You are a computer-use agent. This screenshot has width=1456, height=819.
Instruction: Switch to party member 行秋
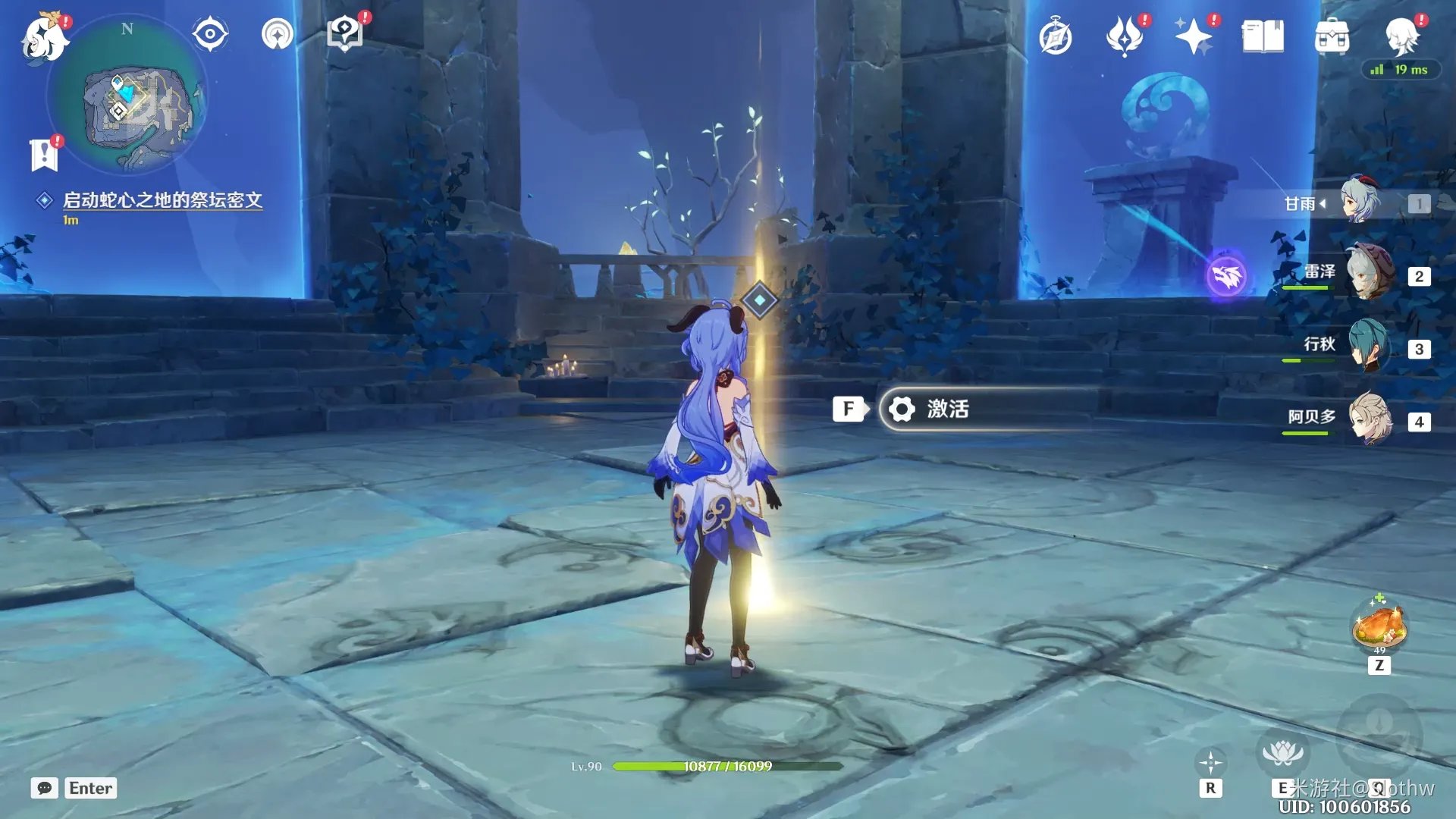[x=1370, y=347]
